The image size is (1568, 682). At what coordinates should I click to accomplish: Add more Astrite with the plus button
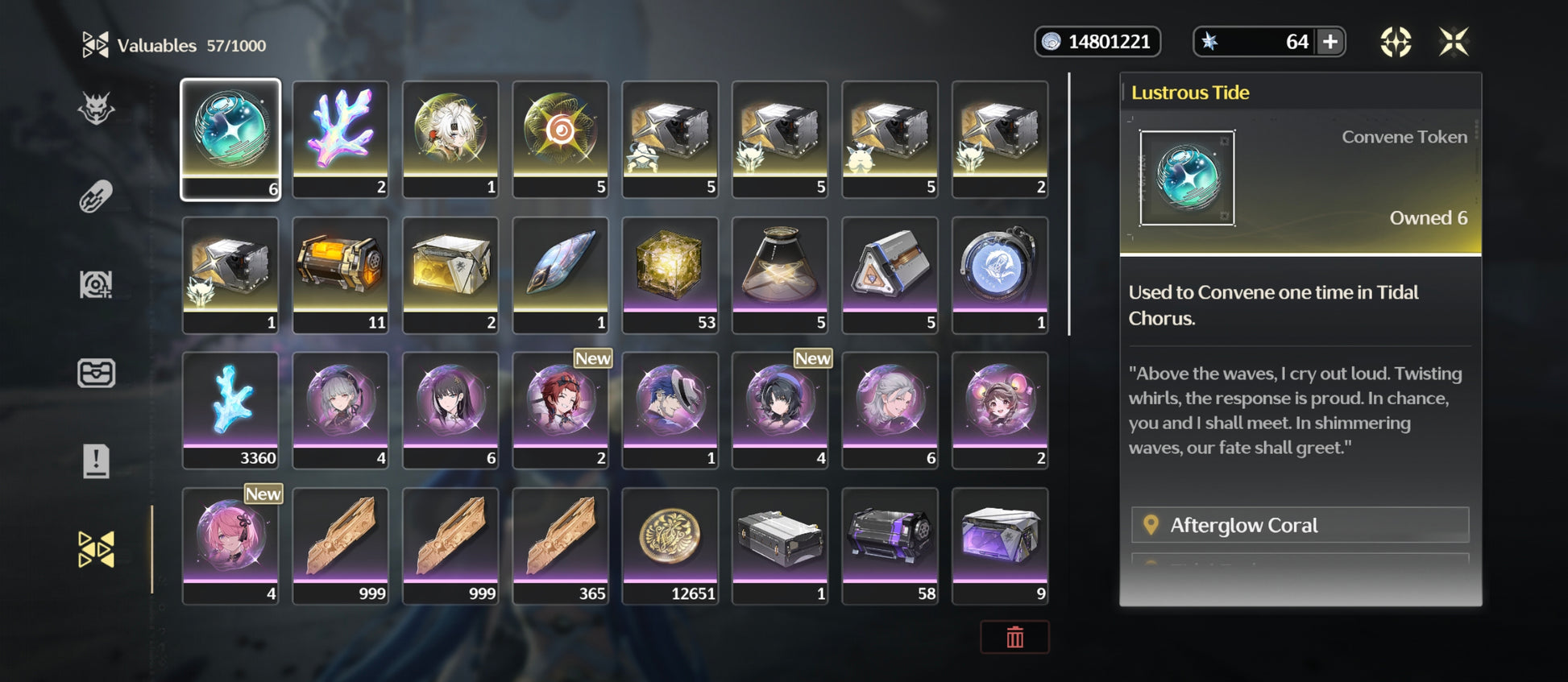tap(1330, 42)
